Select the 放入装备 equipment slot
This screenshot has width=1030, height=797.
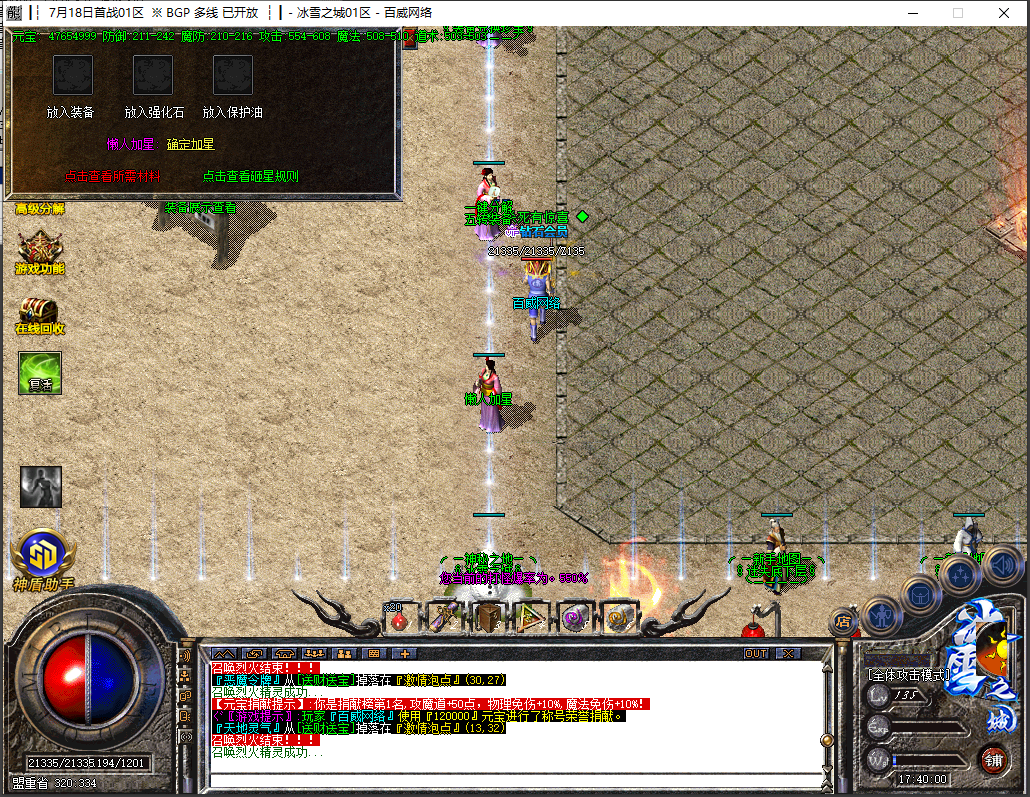[72, 76]
